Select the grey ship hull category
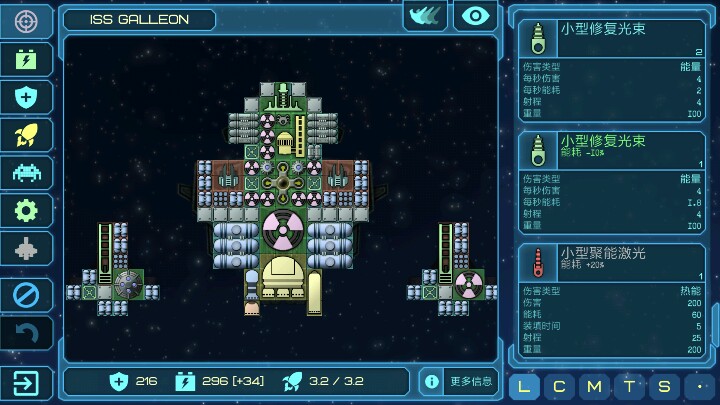The height and width of the screenshot is (405, 720). tap(26, 248)
